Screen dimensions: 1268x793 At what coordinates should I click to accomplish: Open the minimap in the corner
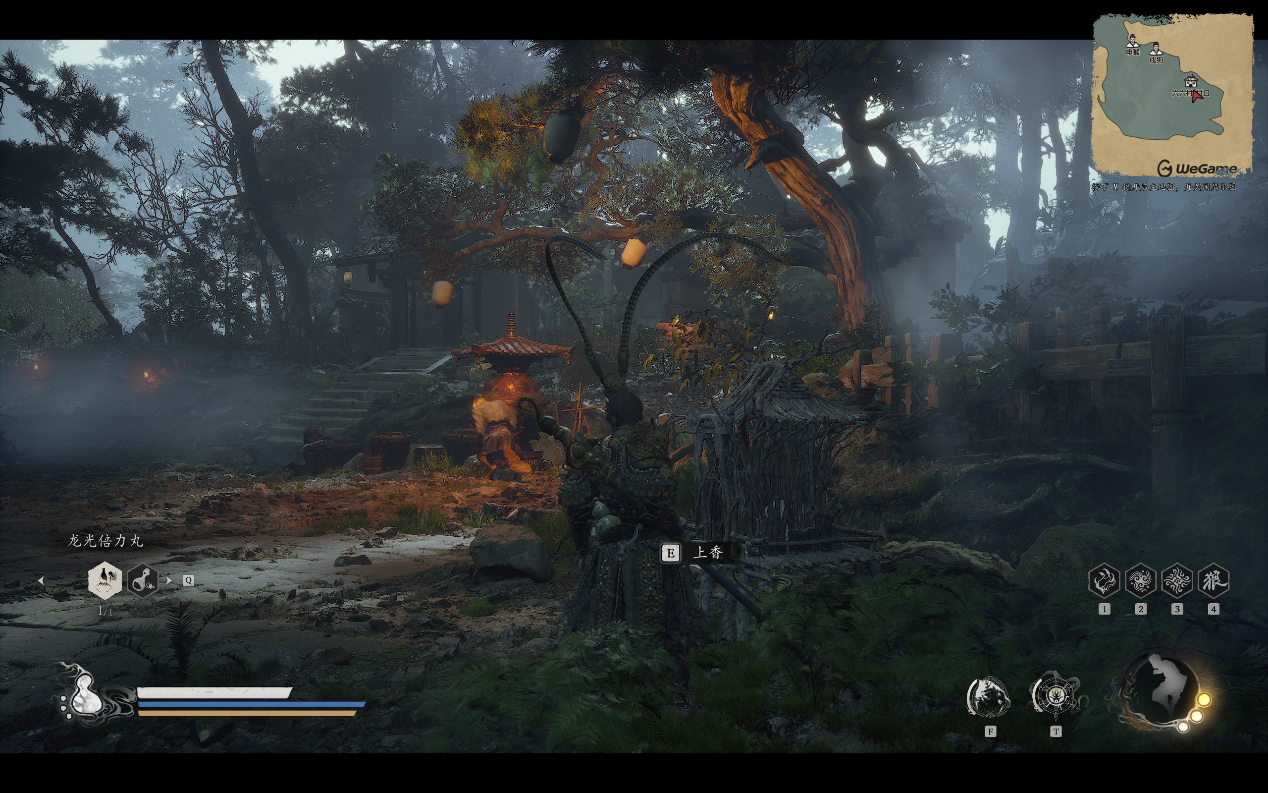point(1172,96)
